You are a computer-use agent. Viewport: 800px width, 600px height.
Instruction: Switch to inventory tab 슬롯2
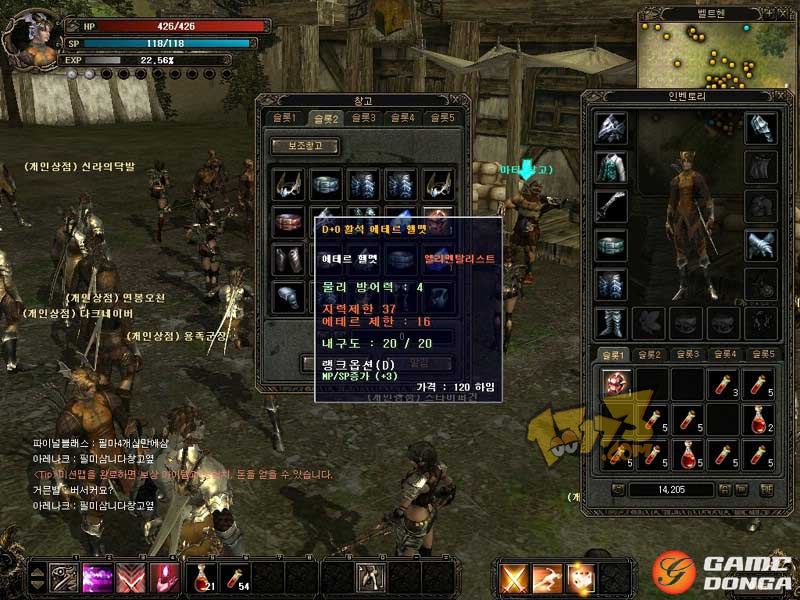pyautogui.click(x=649, y=355)
